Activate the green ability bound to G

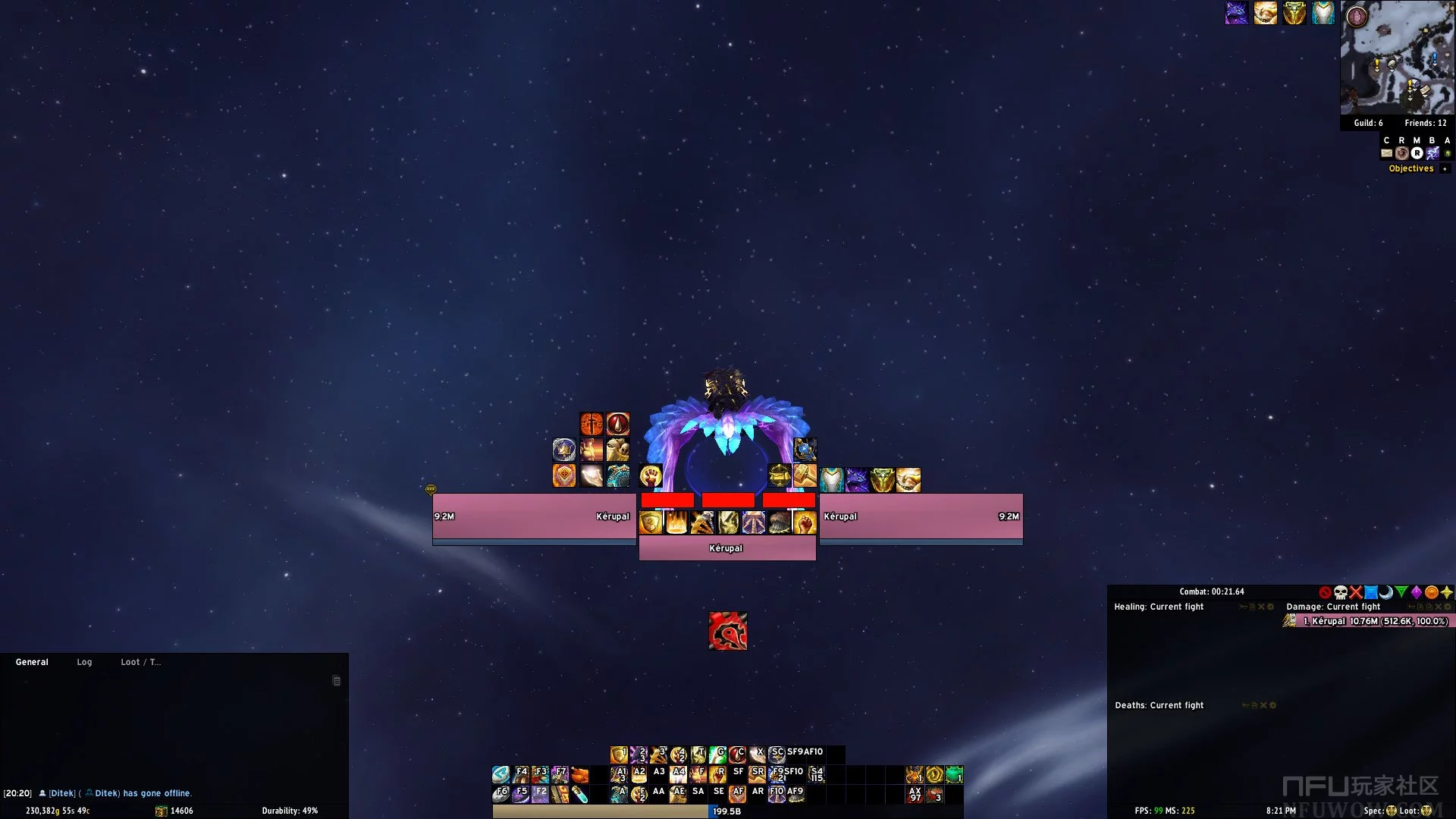(717, 755)
